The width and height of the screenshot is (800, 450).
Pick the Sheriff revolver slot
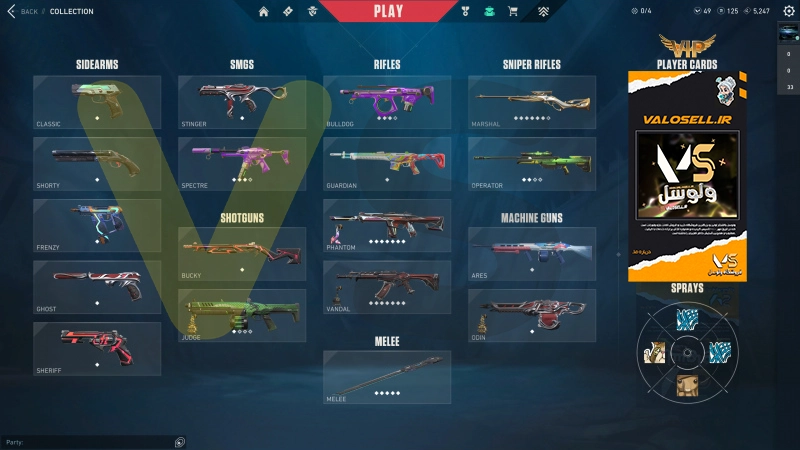(97, 348)
